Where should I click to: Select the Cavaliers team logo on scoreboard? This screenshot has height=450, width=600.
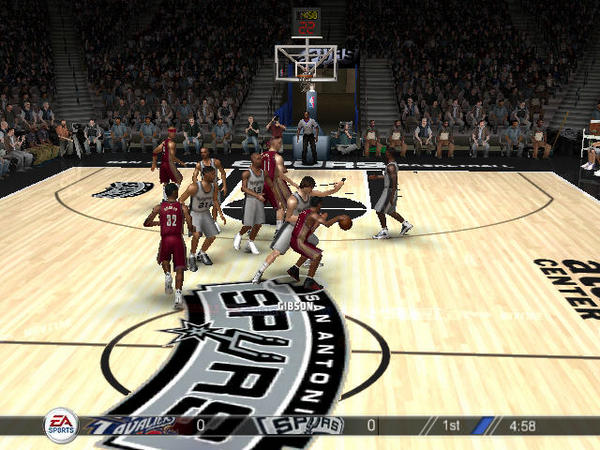[133, 426]
